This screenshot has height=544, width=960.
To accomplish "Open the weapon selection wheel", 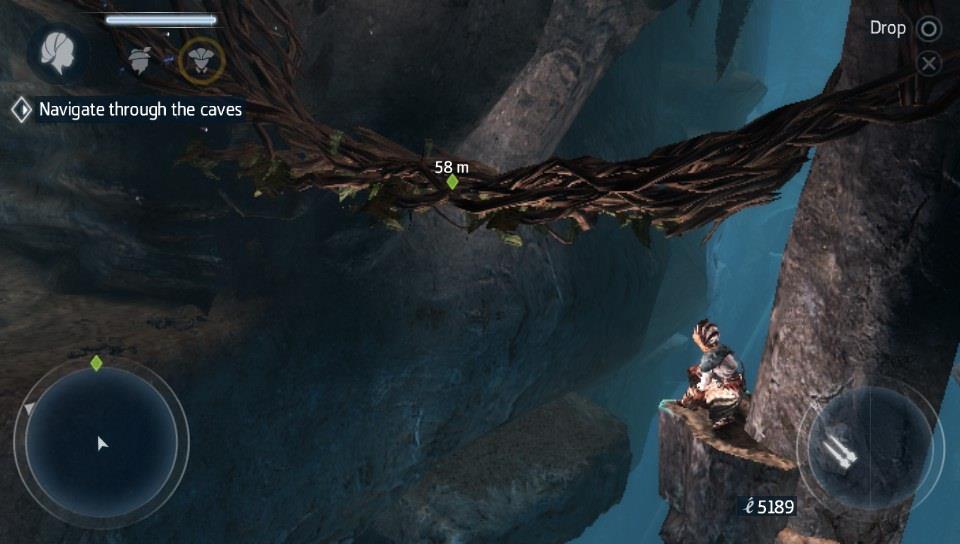I will pos(868,443).
